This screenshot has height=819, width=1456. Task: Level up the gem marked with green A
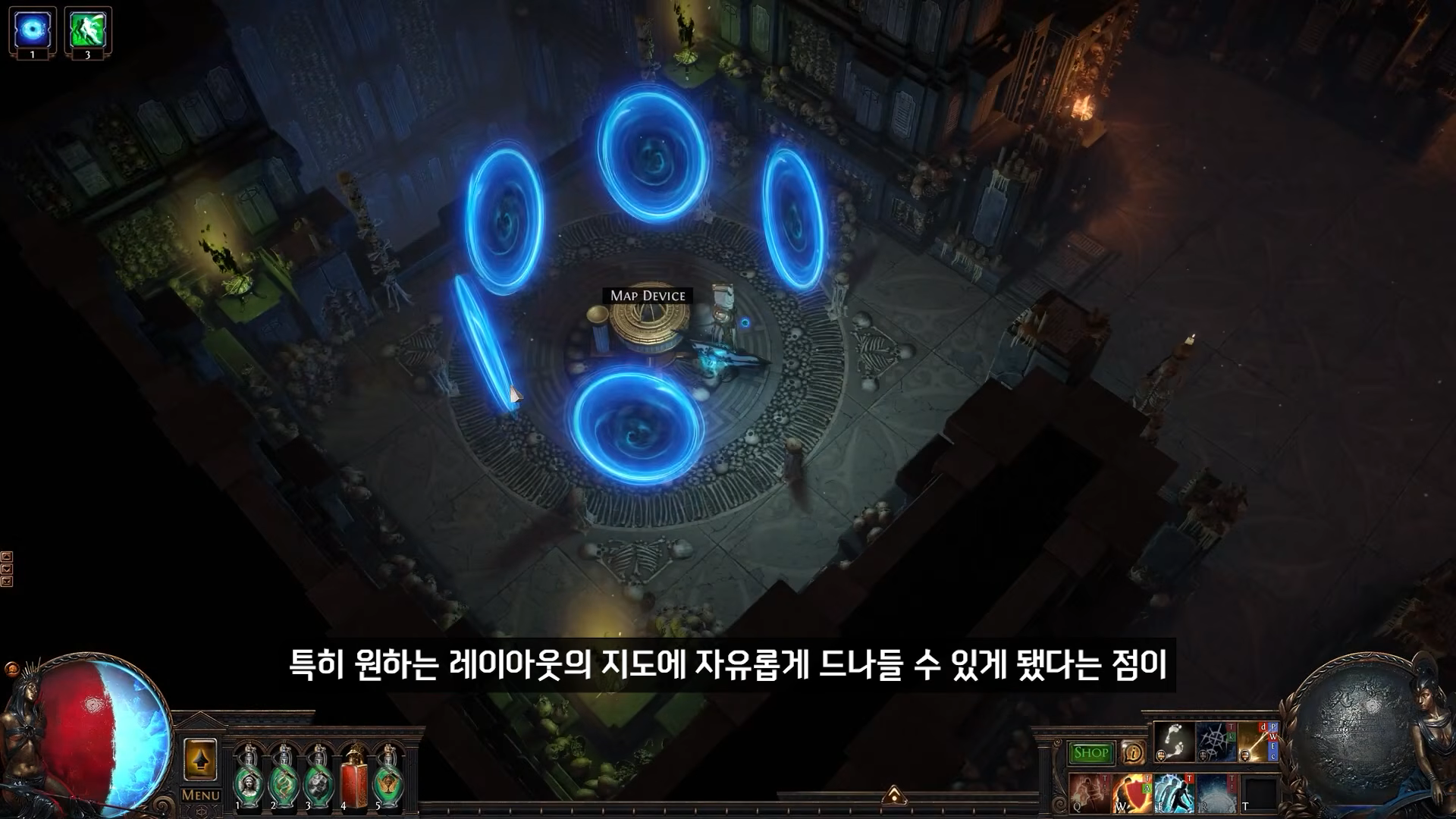tap(1145, 787)
